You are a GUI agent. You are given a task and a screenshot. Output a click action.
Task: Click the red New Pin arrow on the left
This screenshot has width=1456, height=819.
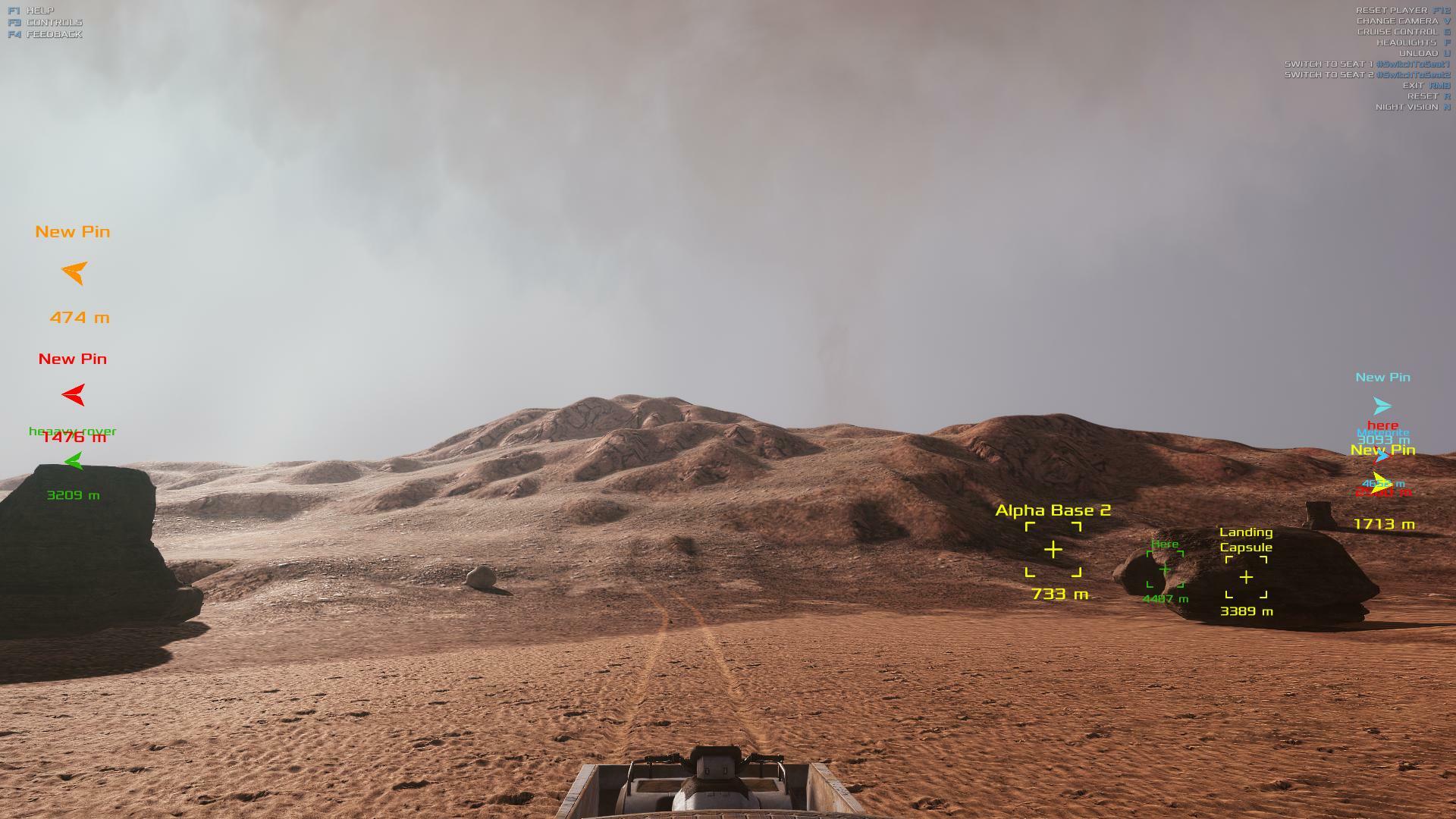(x=74, y=394)
